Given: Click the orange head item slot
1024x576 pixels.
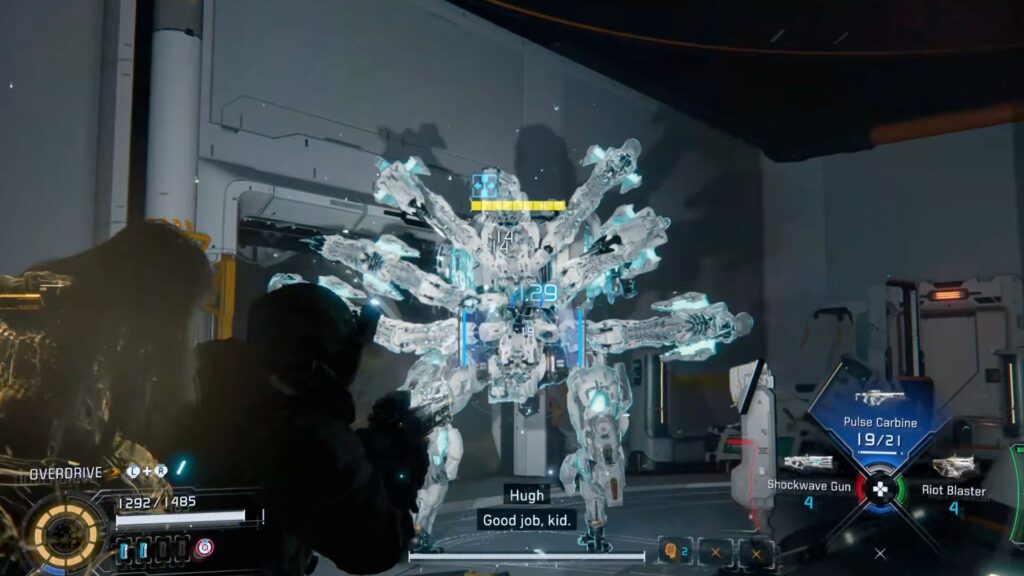Looking at the screenshot, I should click(x=670, y=551).
